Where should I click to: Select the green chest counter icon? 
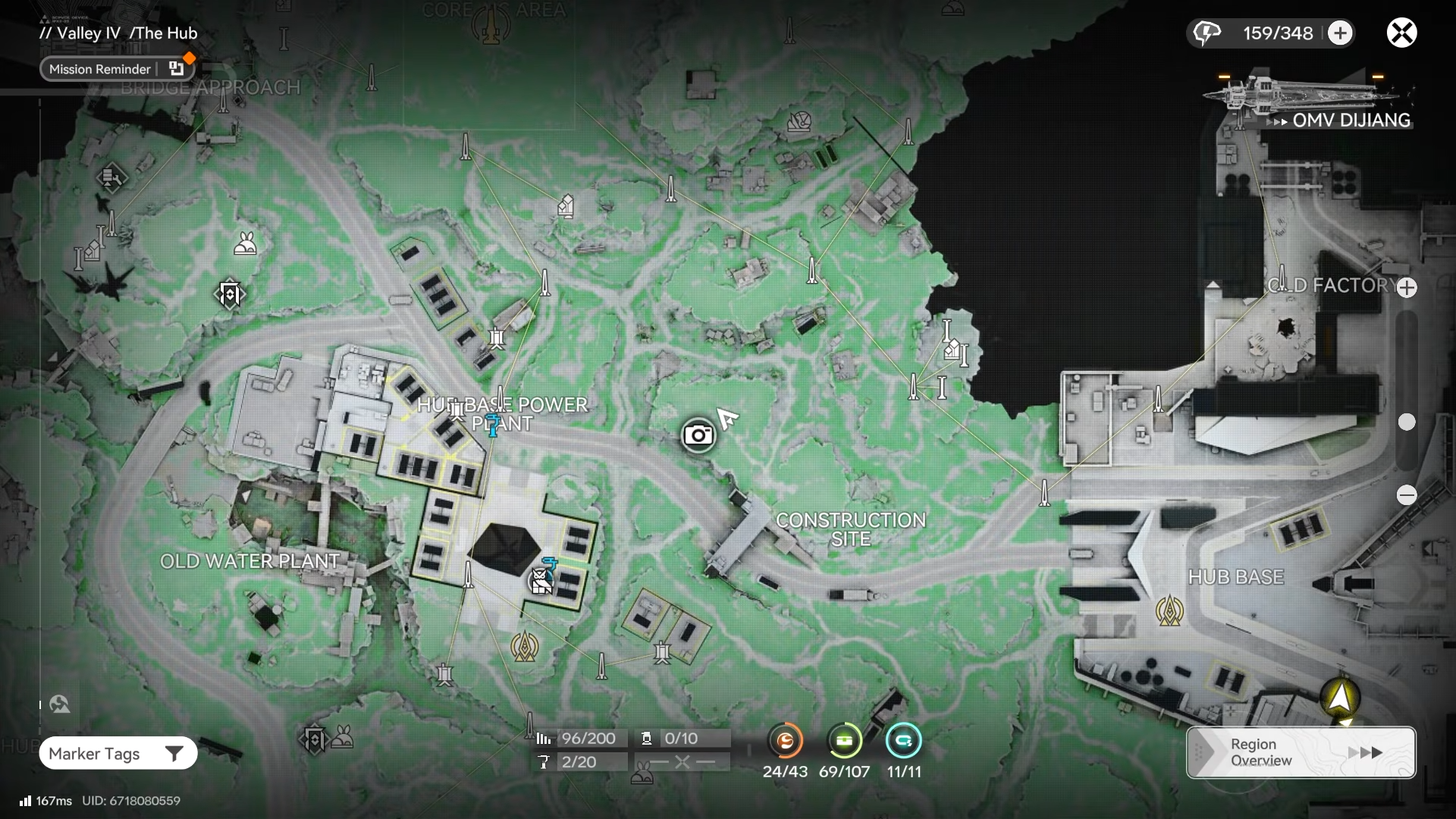[844, 741]
